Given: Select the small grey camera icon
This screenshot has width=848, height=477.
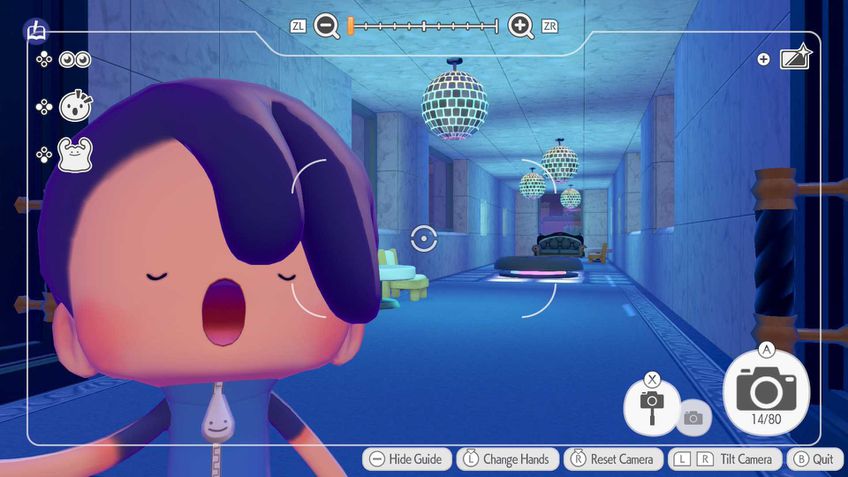Looking at the screenshot, I should (x=693, y=418).
